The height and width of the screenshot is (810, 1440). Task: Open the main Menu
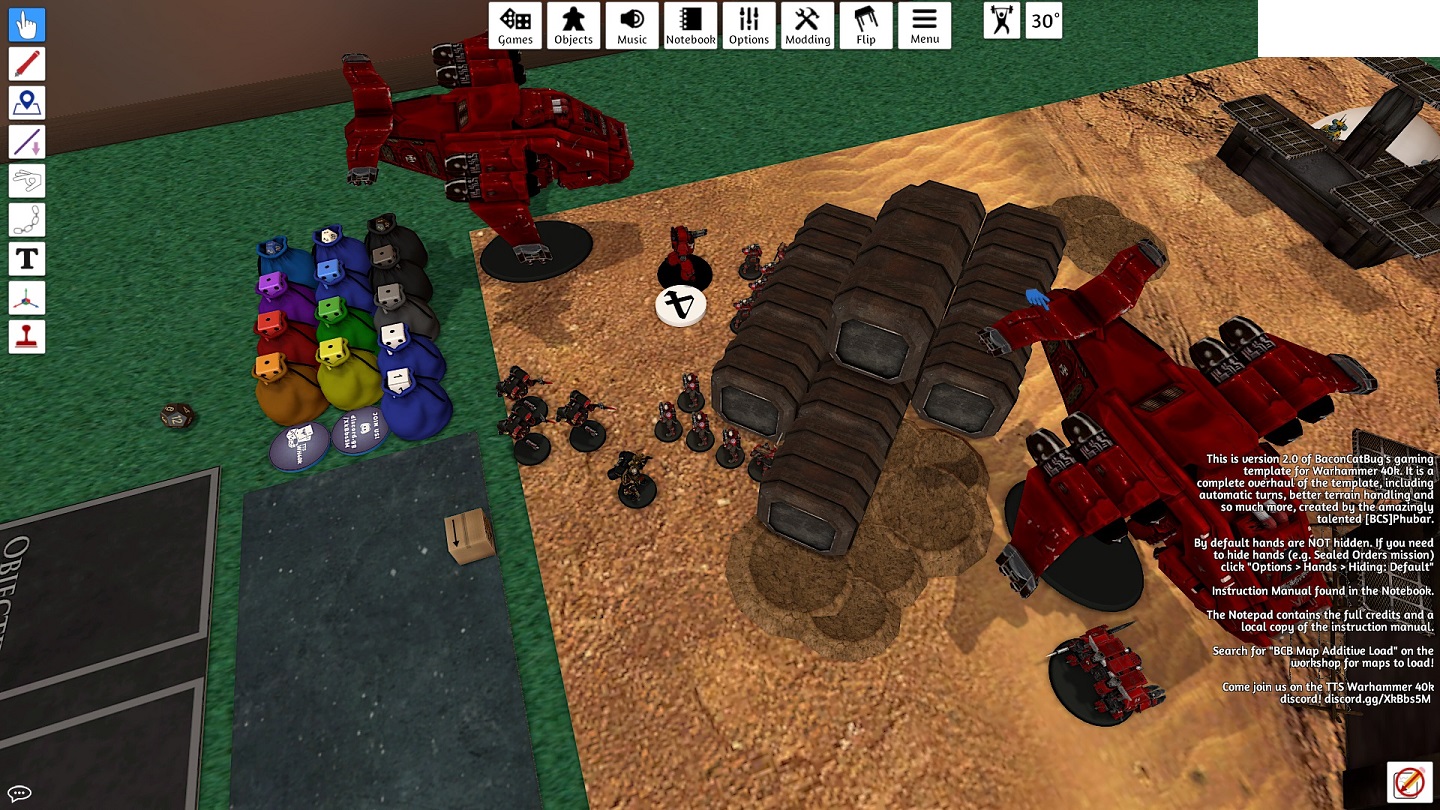924,25
